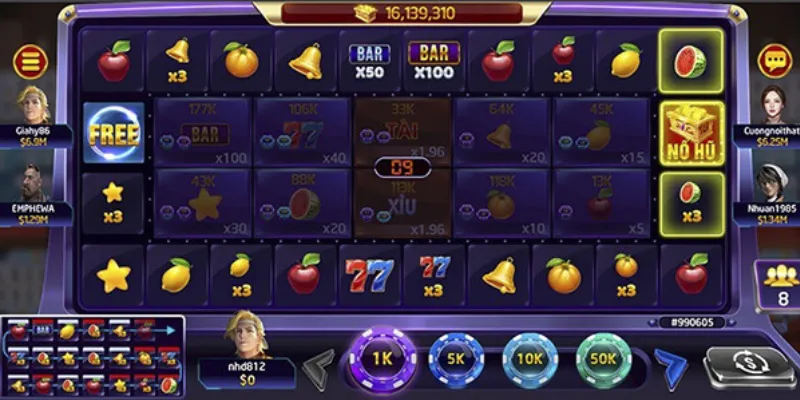Viewport: 800px width, 400px height.
Task: Bet on the bell x20 tile
Action: coord(501,131)
